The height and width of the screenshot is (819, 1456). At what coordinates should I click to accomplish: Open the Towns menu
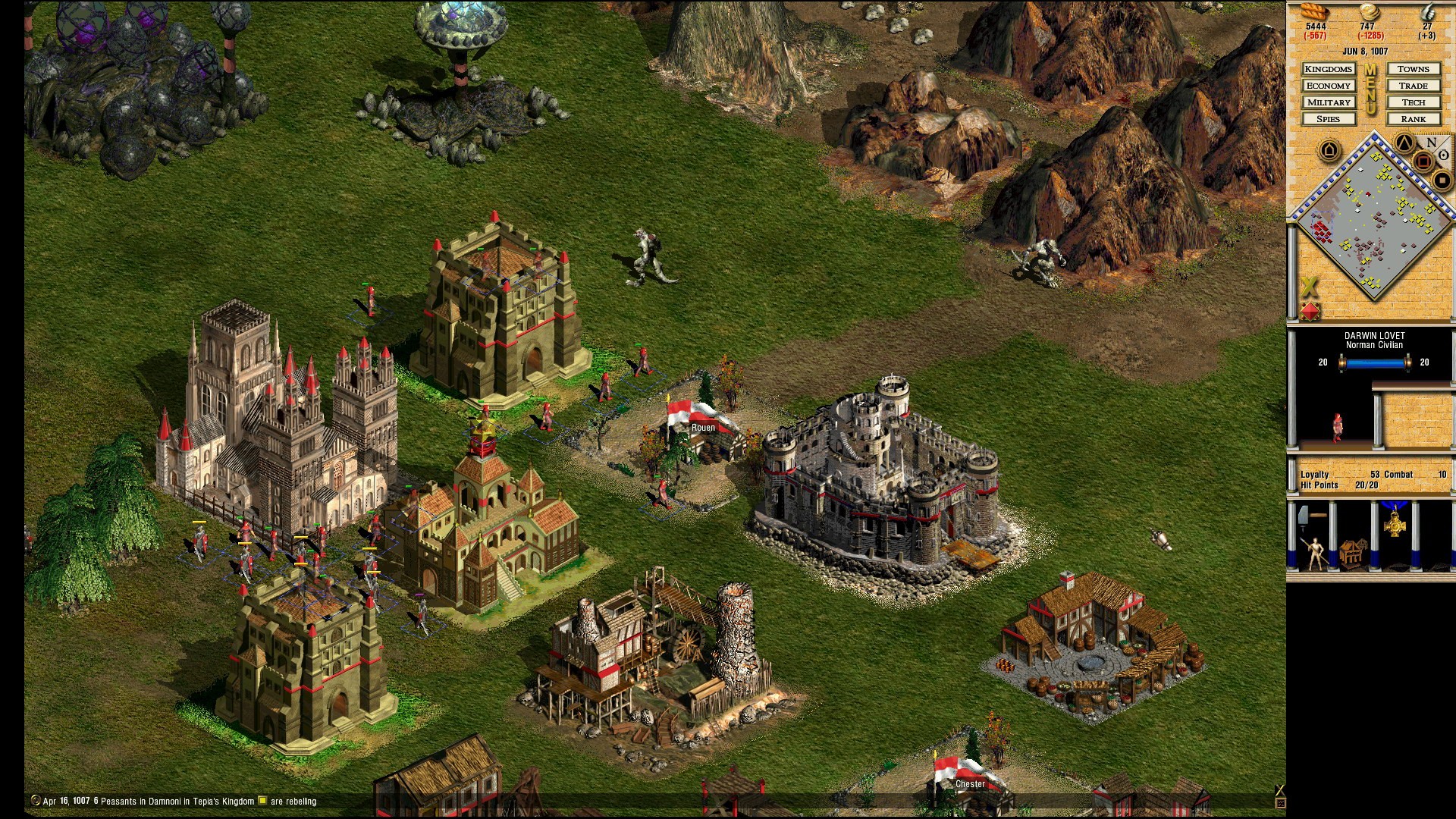pos(1414,69)
